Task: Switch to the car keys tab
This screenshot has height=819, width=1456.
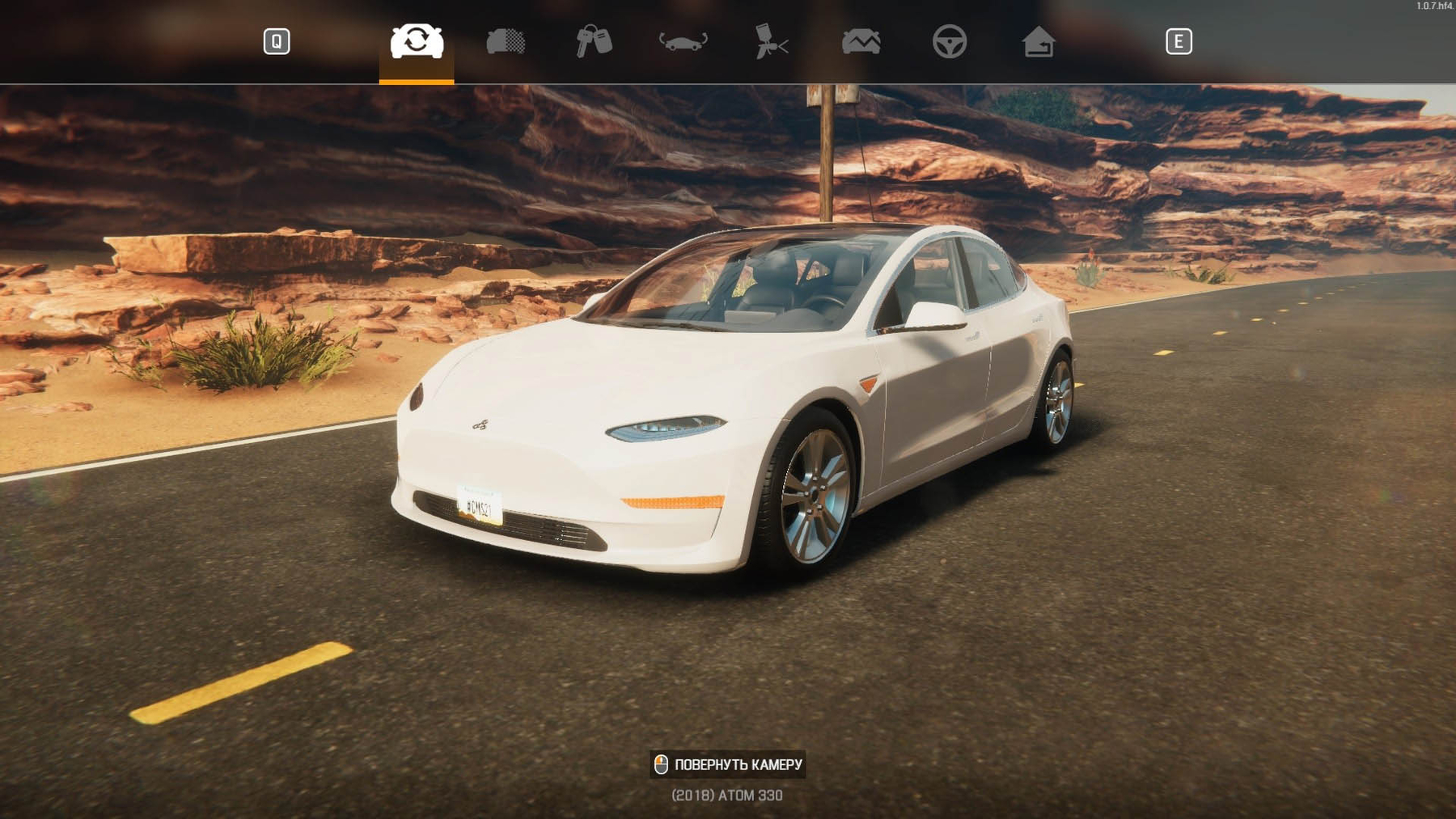Action: pyautogui.click(x=594, y=41)
